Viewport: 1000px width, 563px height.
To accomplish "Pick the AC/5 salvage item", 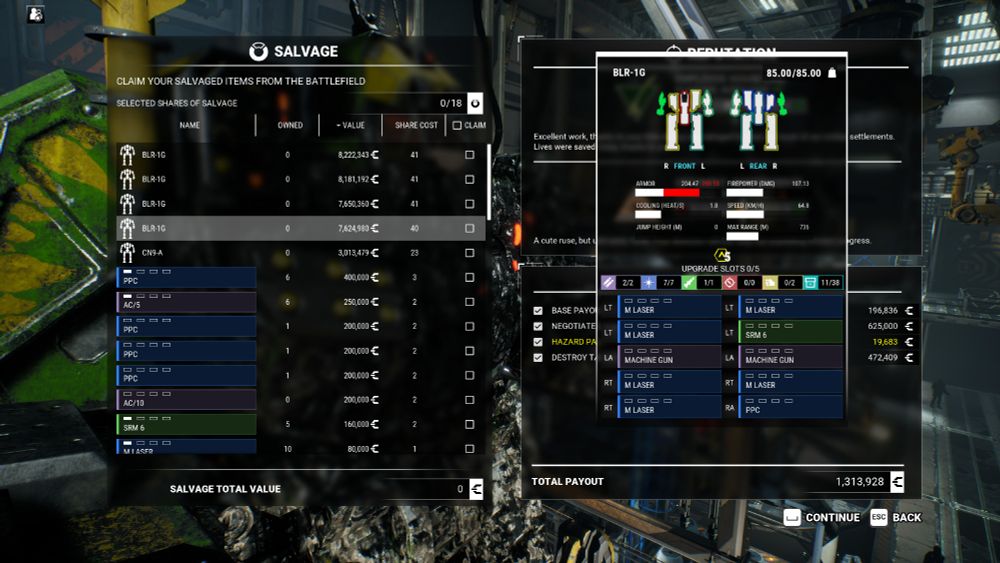I will coord(186,302).
